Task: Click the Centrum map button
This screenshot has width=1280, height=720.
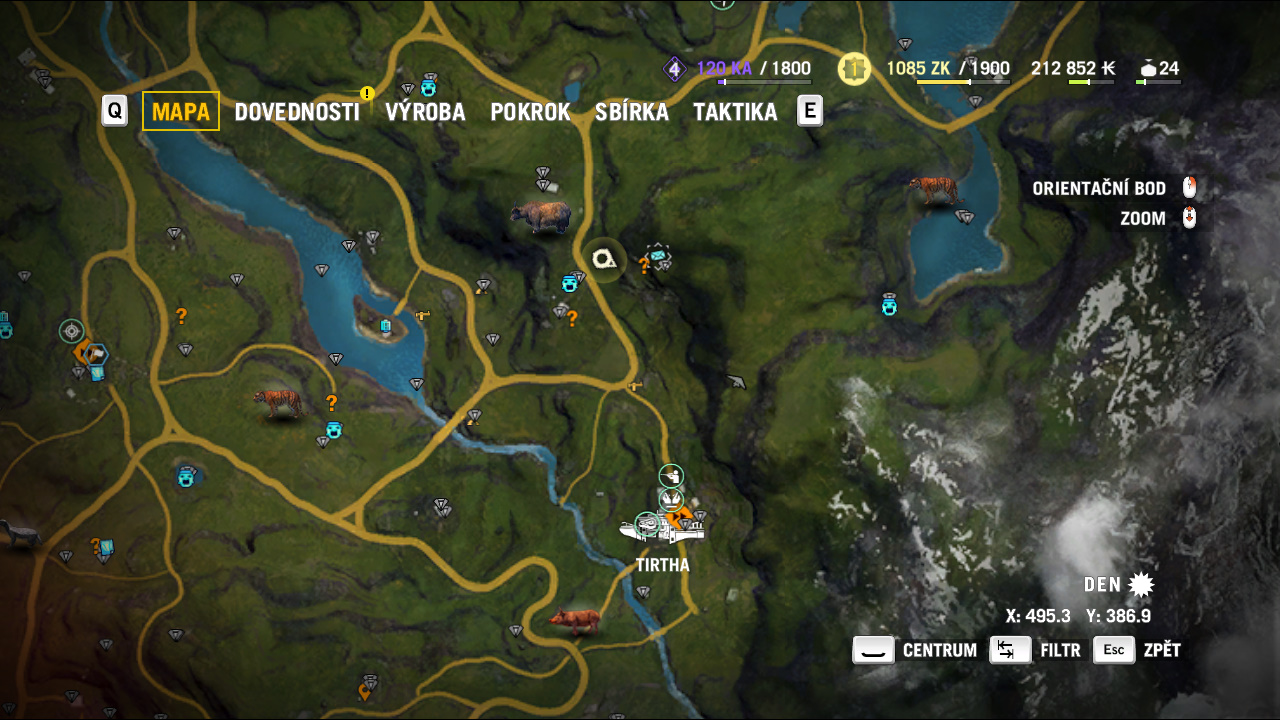Action: click(916, 650)
